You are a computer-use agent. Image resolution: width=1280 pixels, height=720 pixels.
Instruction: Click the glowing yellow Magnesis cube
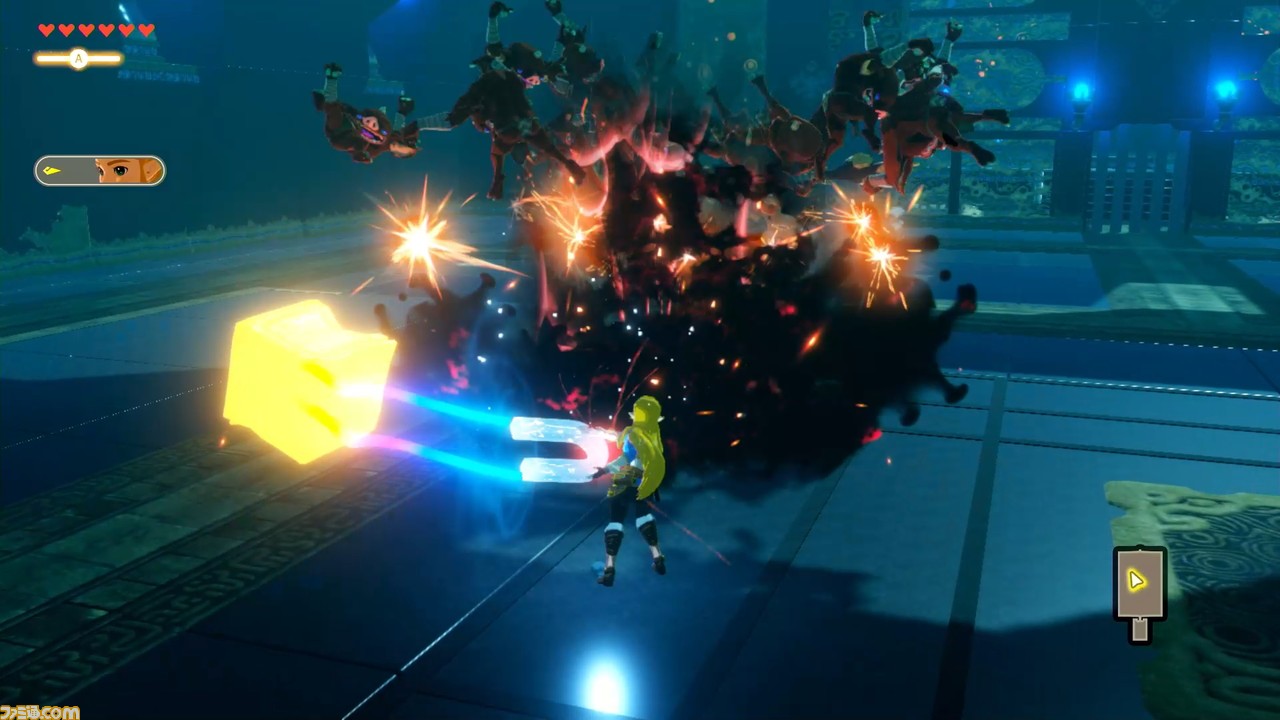point(305,380)
